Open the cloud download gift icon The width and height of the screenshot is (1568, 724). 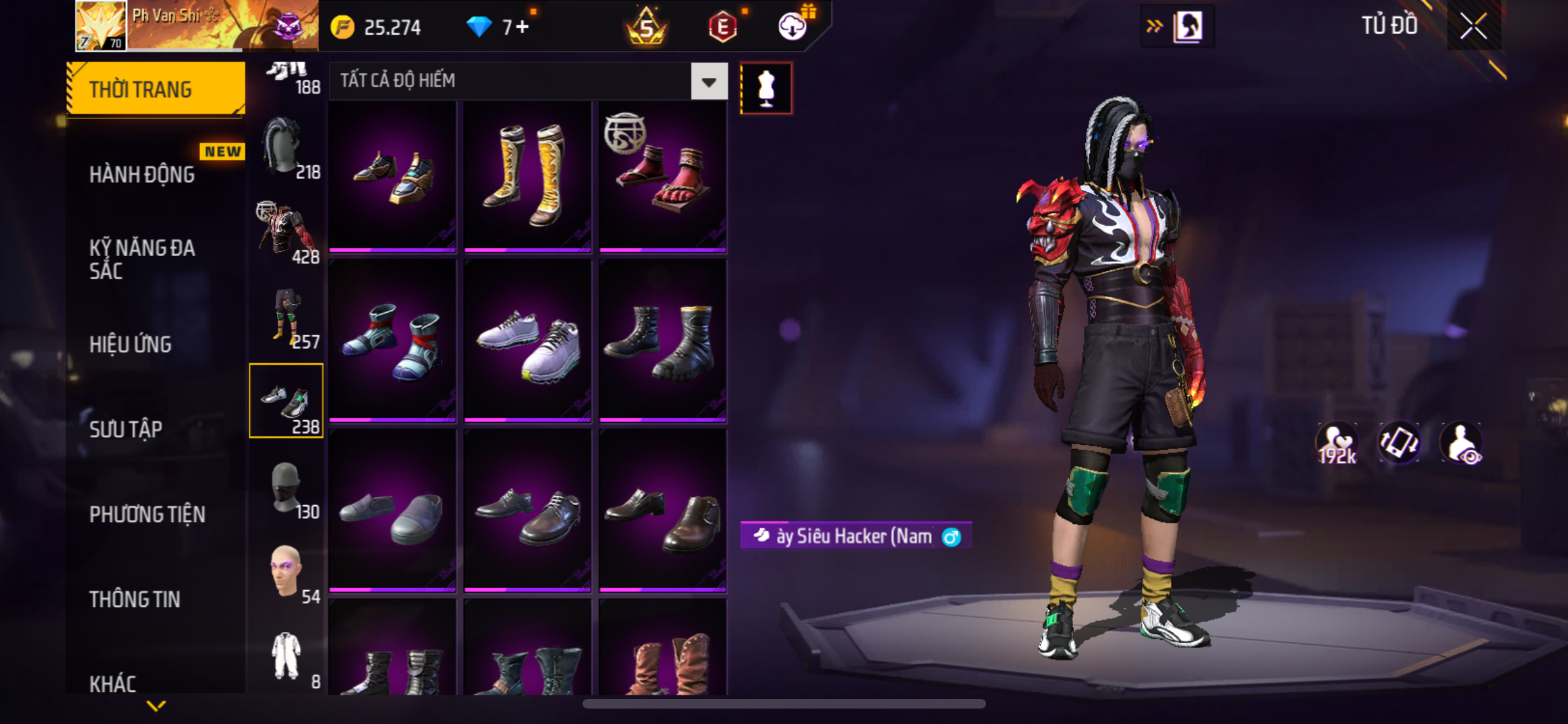793,27
